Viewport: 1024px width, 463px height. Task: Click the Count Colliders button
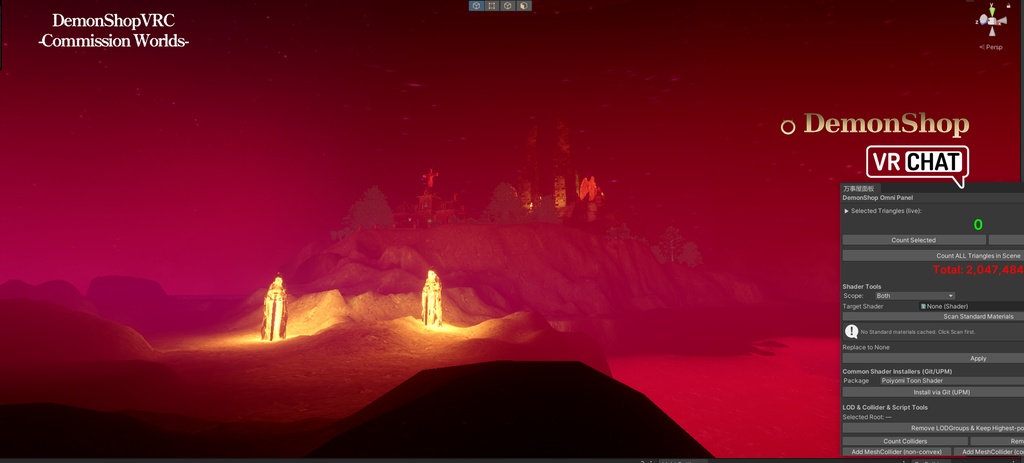tap(905, 441)
